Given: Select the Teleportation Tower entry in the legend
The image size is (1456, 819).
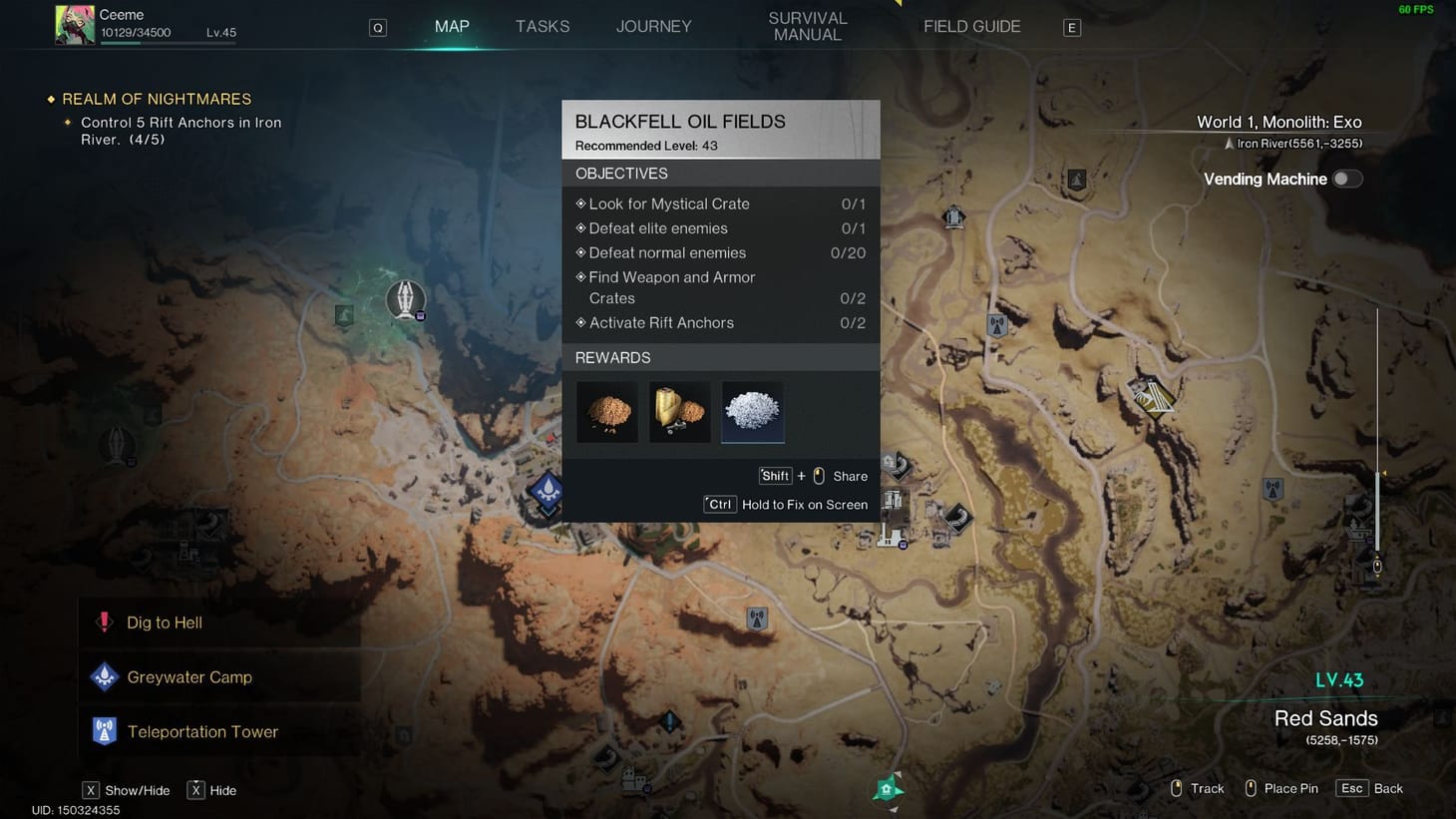Looking at the screenshot, I should [x=201, y=731].
